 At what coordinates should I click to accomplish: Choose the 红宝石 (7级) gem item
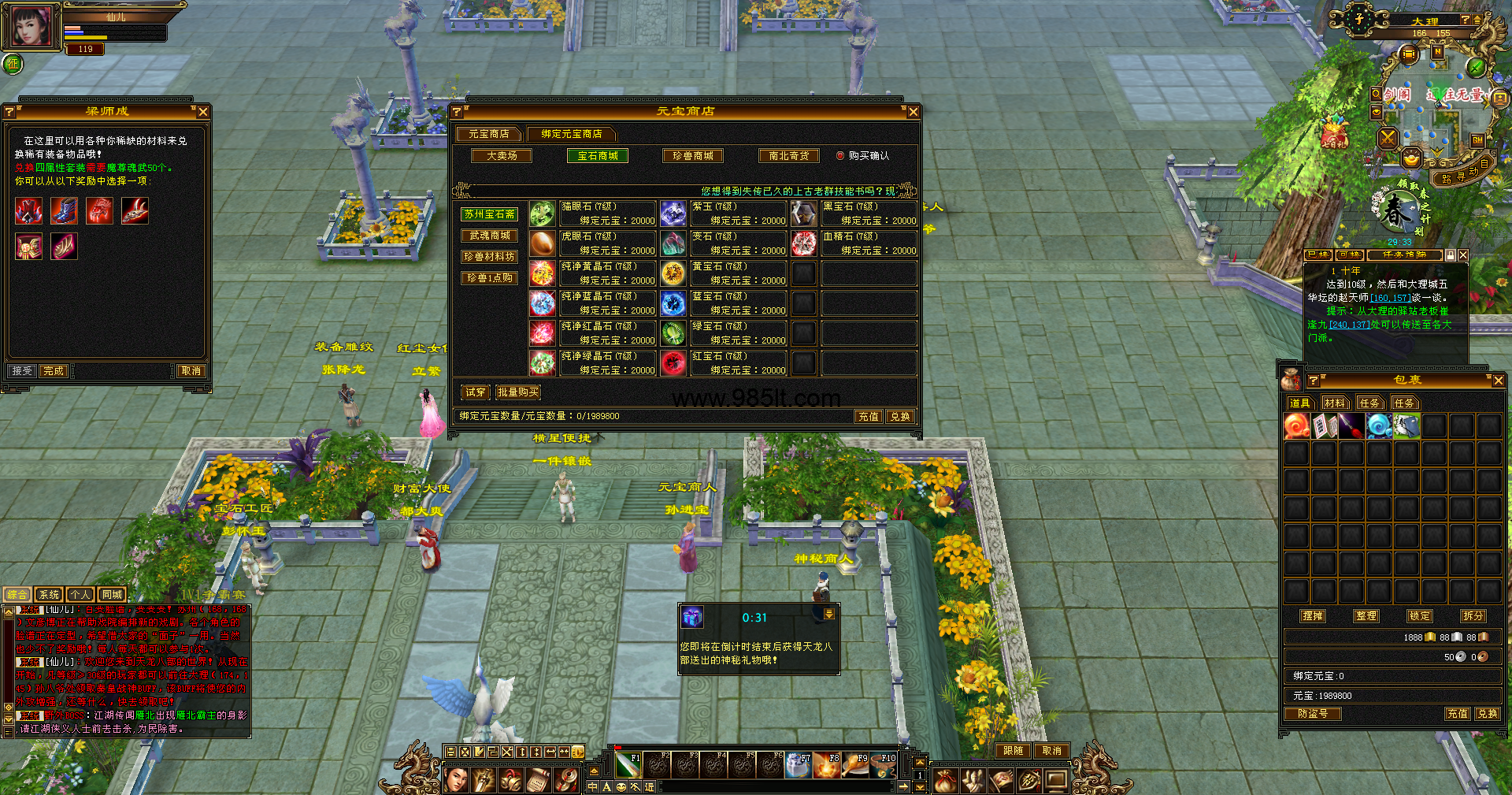pyautogui.click(x=724, y=363)
